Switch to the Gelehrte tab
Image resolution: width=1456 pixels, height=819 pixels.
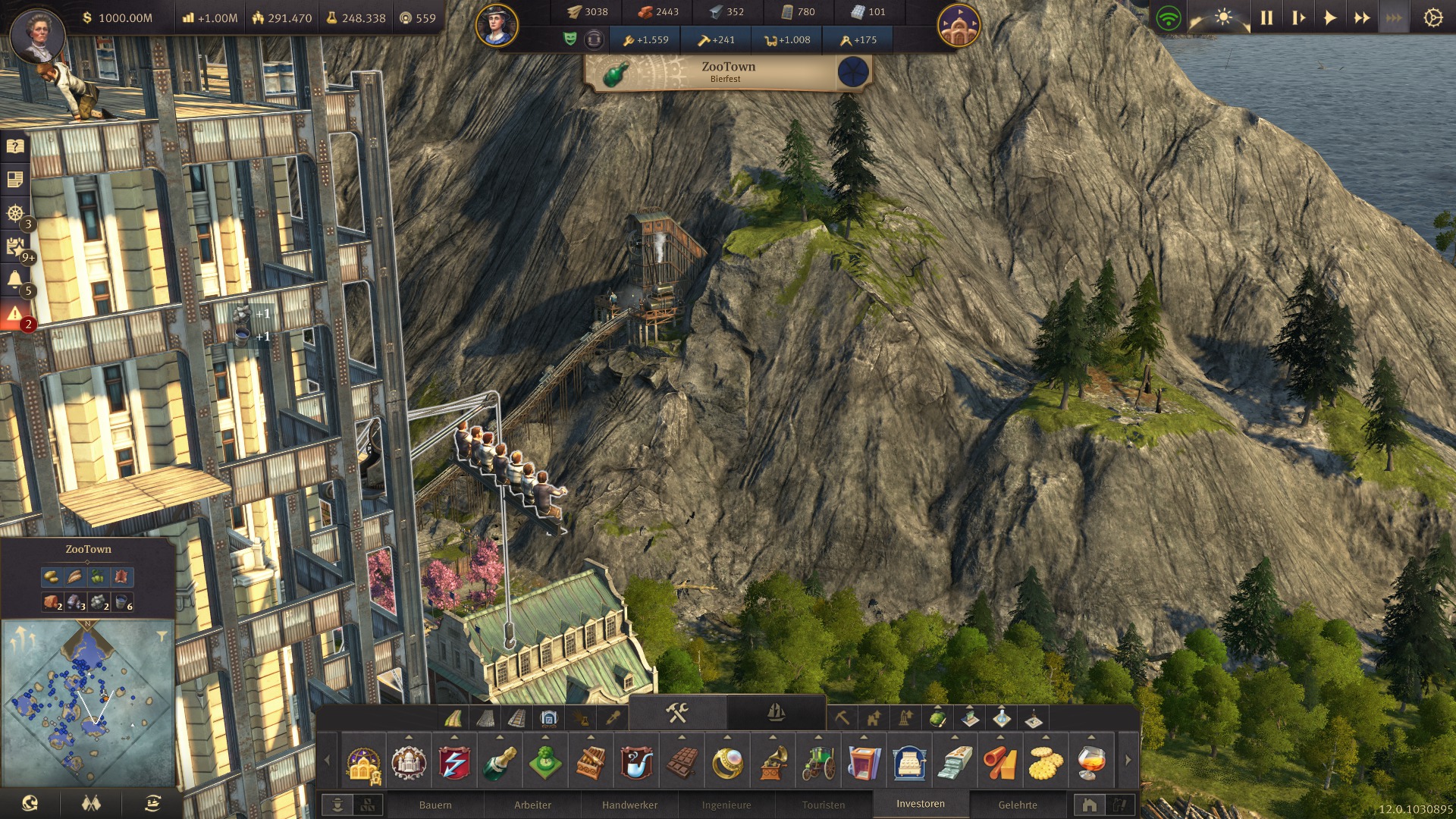(1018, 805)
